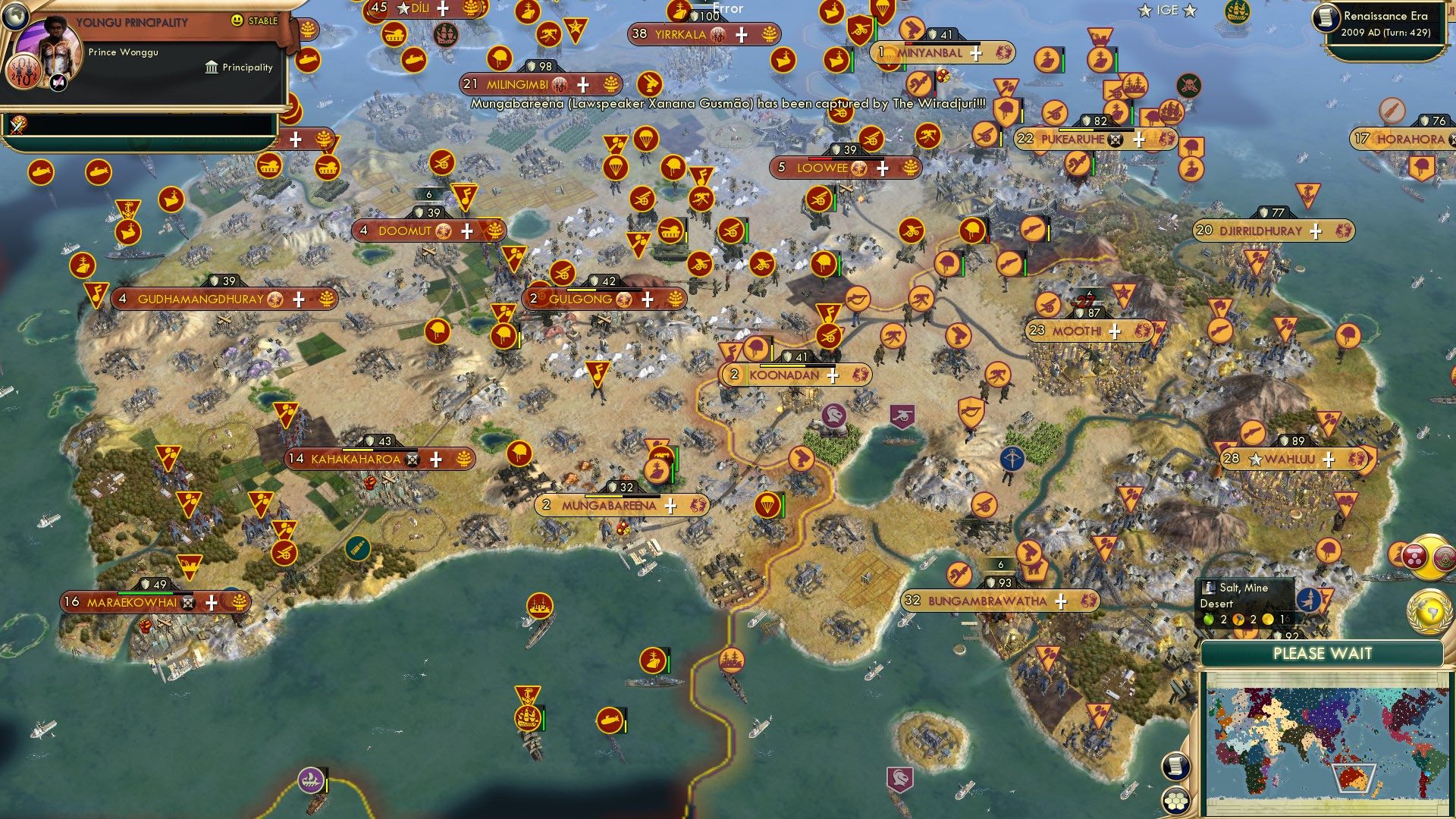Expand Mungabareena's banner plus button
This screenshot has height=819, width=1456.
click(x=670, y=504)
